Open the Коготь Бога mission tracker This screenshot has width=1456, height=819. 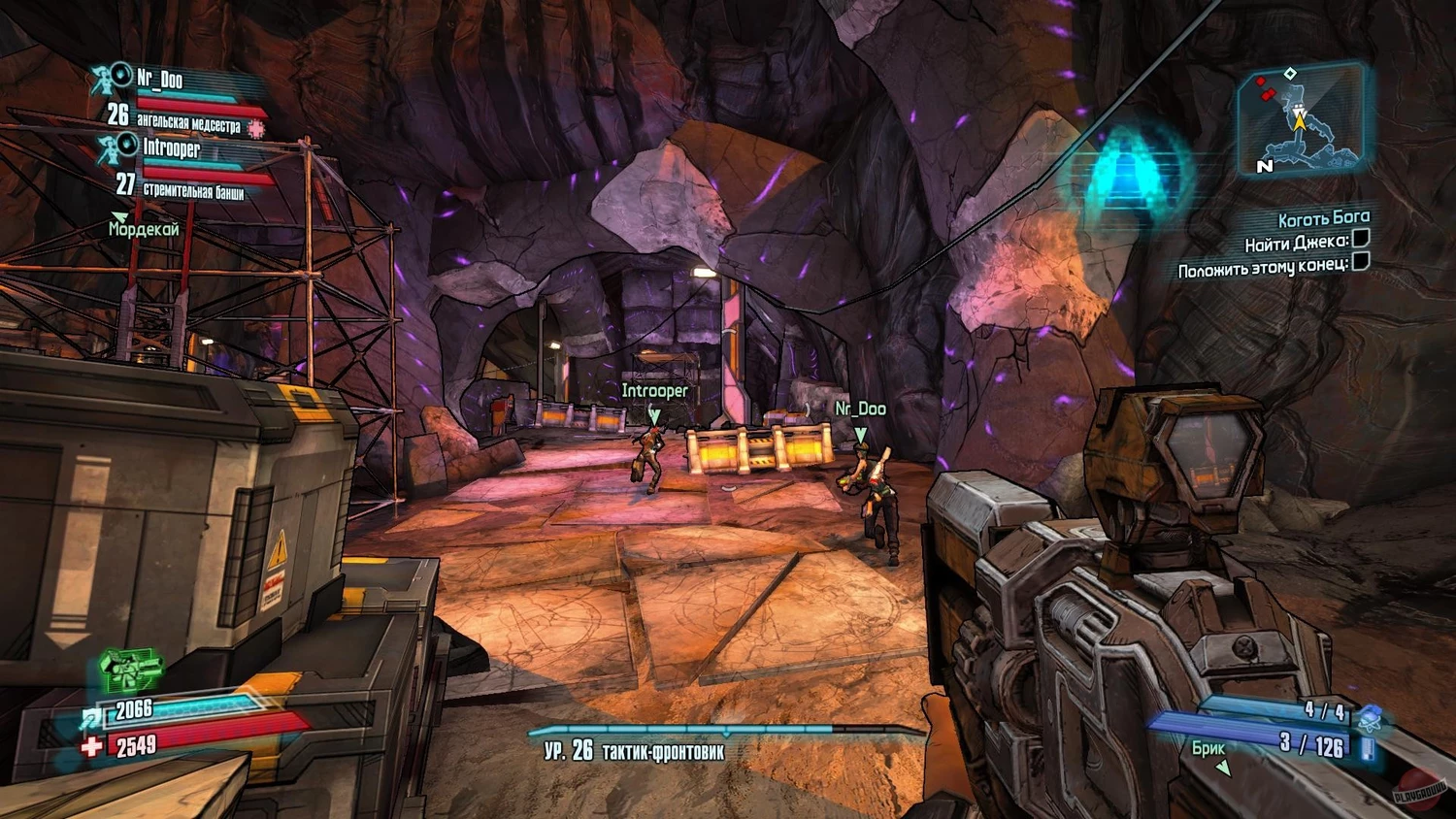(x=1323, y=217)
